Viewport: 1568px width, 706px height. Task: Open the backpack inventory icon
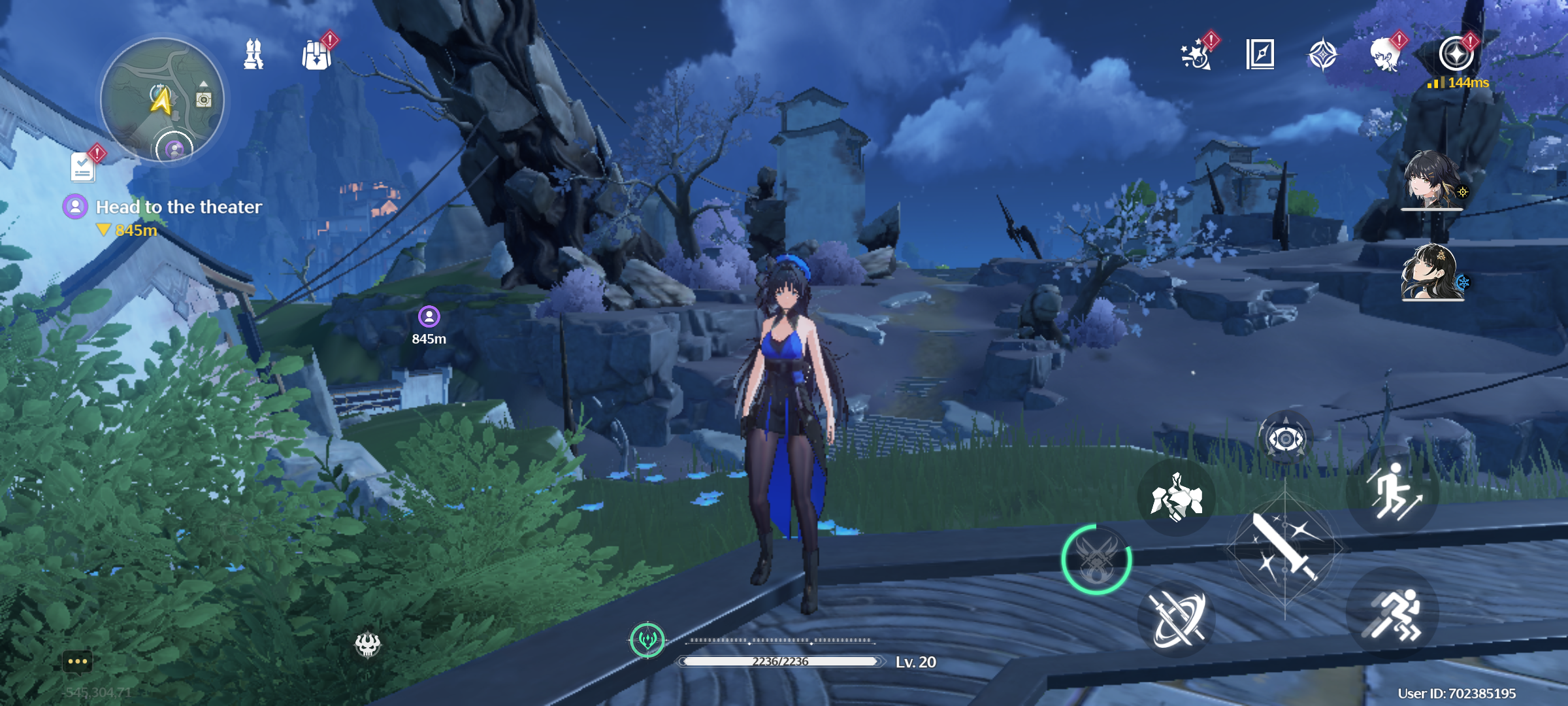click(317, 54)
